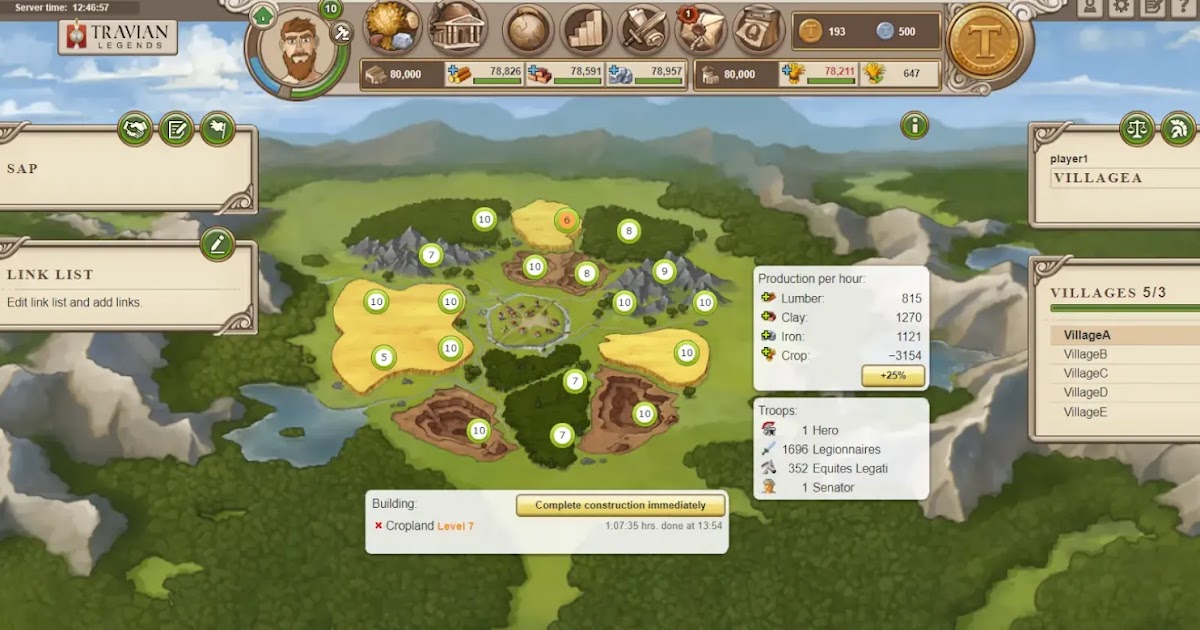
Task: Open the scales icon above village name
Action: point(1138,128)
